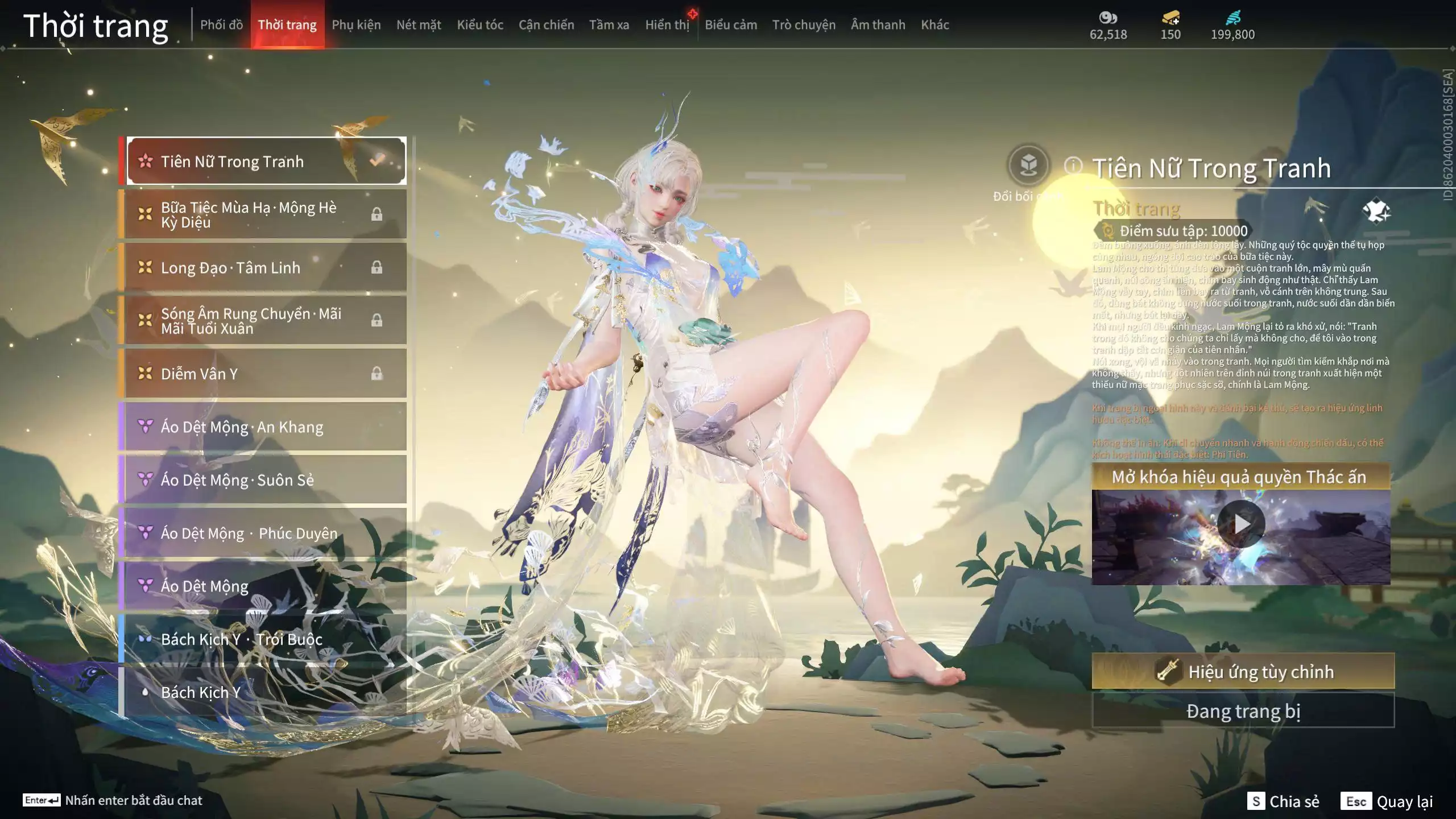The width and height of the screenshot is (1456, 819).
Task: Open the info icon beside the outfit title
Action: (x=1073, y=166)
